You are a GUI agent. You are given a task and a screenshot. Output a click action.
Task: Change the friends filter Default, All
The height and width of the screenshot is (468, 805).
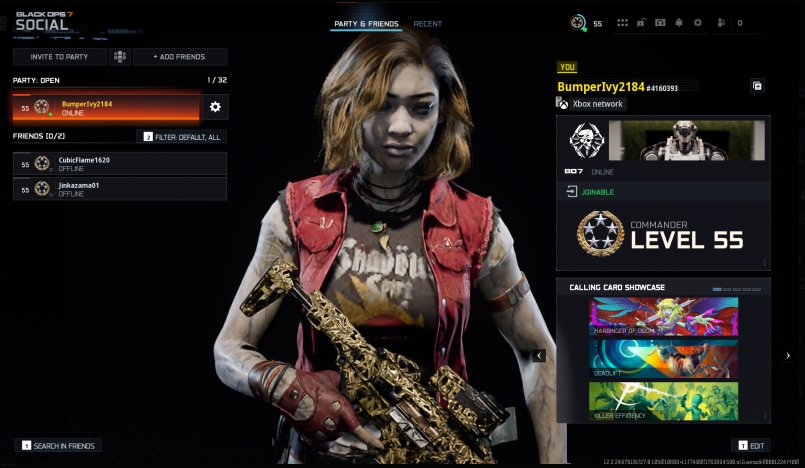[x=182, y=137]
